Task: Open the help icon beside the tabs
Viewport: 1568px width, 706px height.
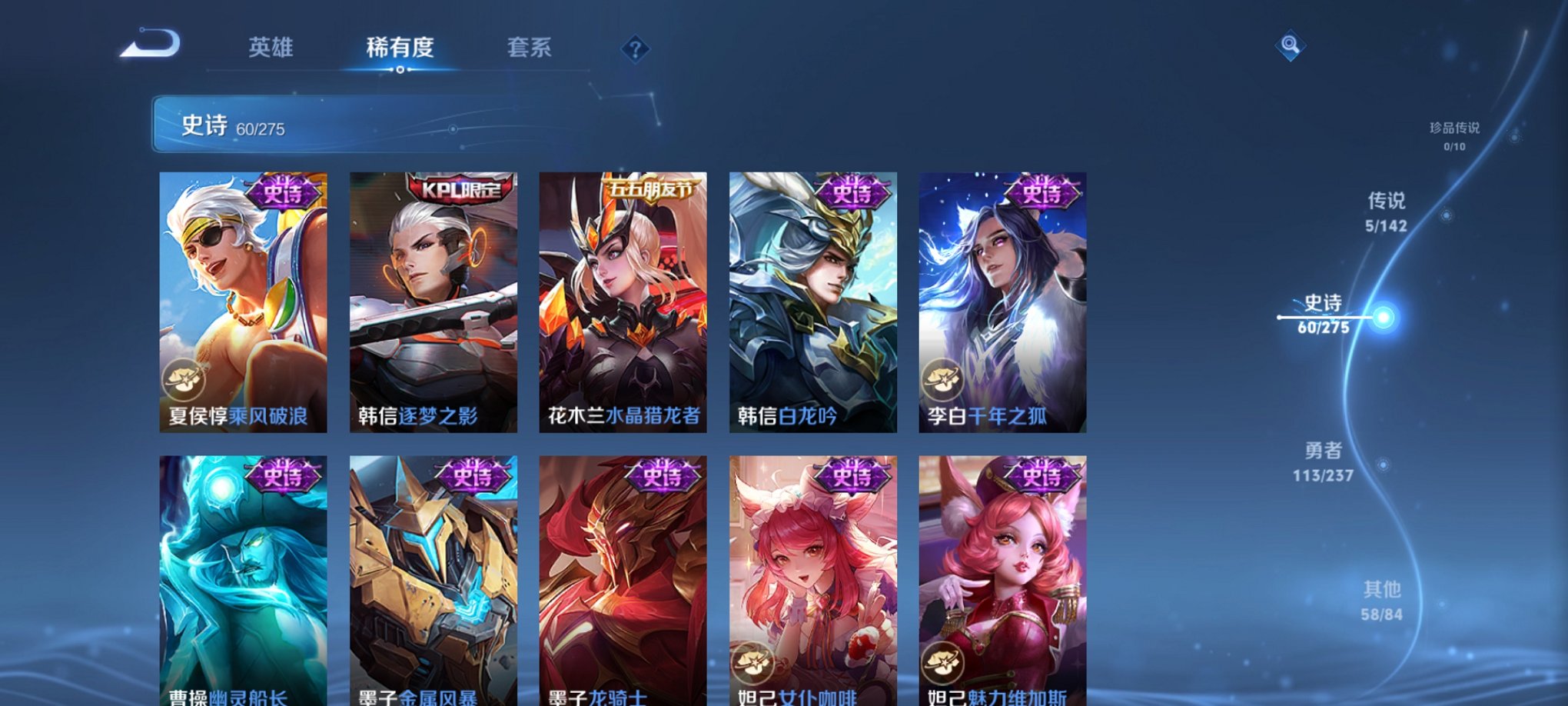Action: (x=635, y=49)
